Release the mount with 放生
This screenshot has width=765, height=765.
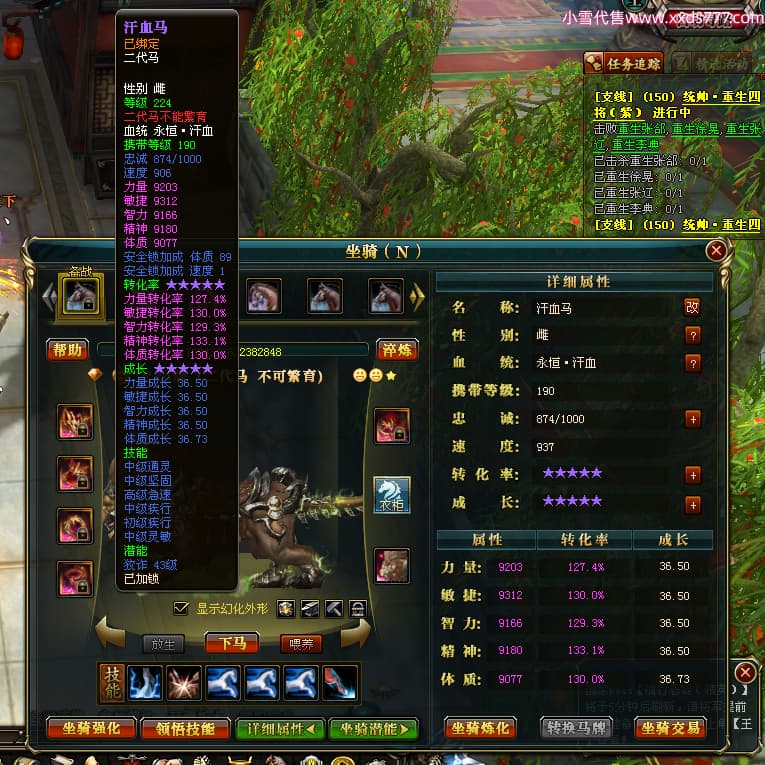(163, 643)
